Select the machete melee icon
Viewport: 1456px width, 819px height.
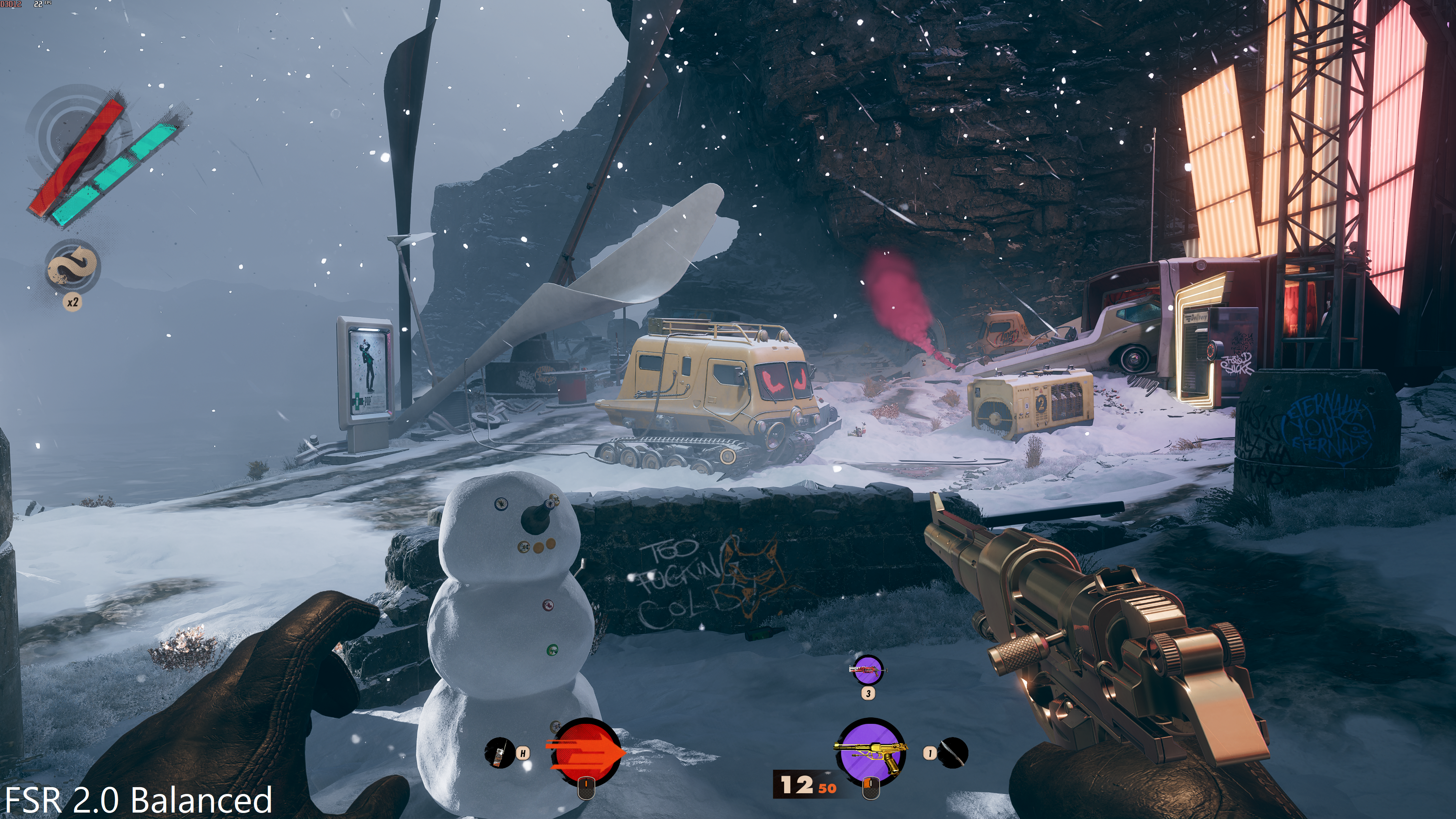[x=953, y=753]
